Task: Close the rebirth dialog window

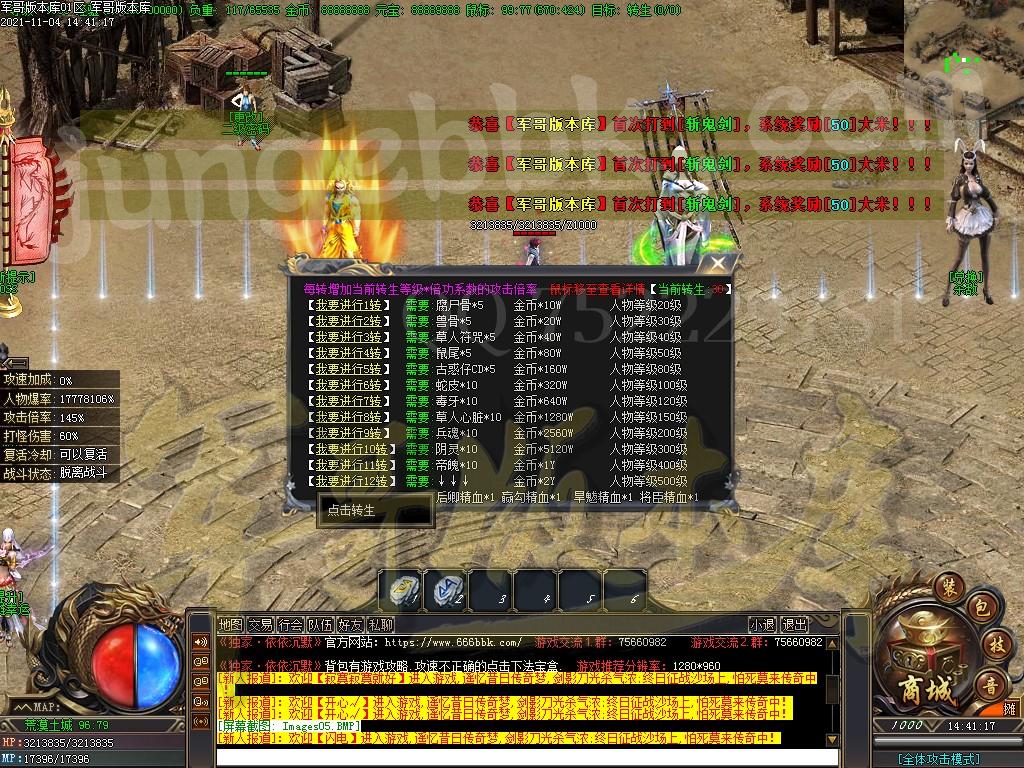Action: pos(718,264)
